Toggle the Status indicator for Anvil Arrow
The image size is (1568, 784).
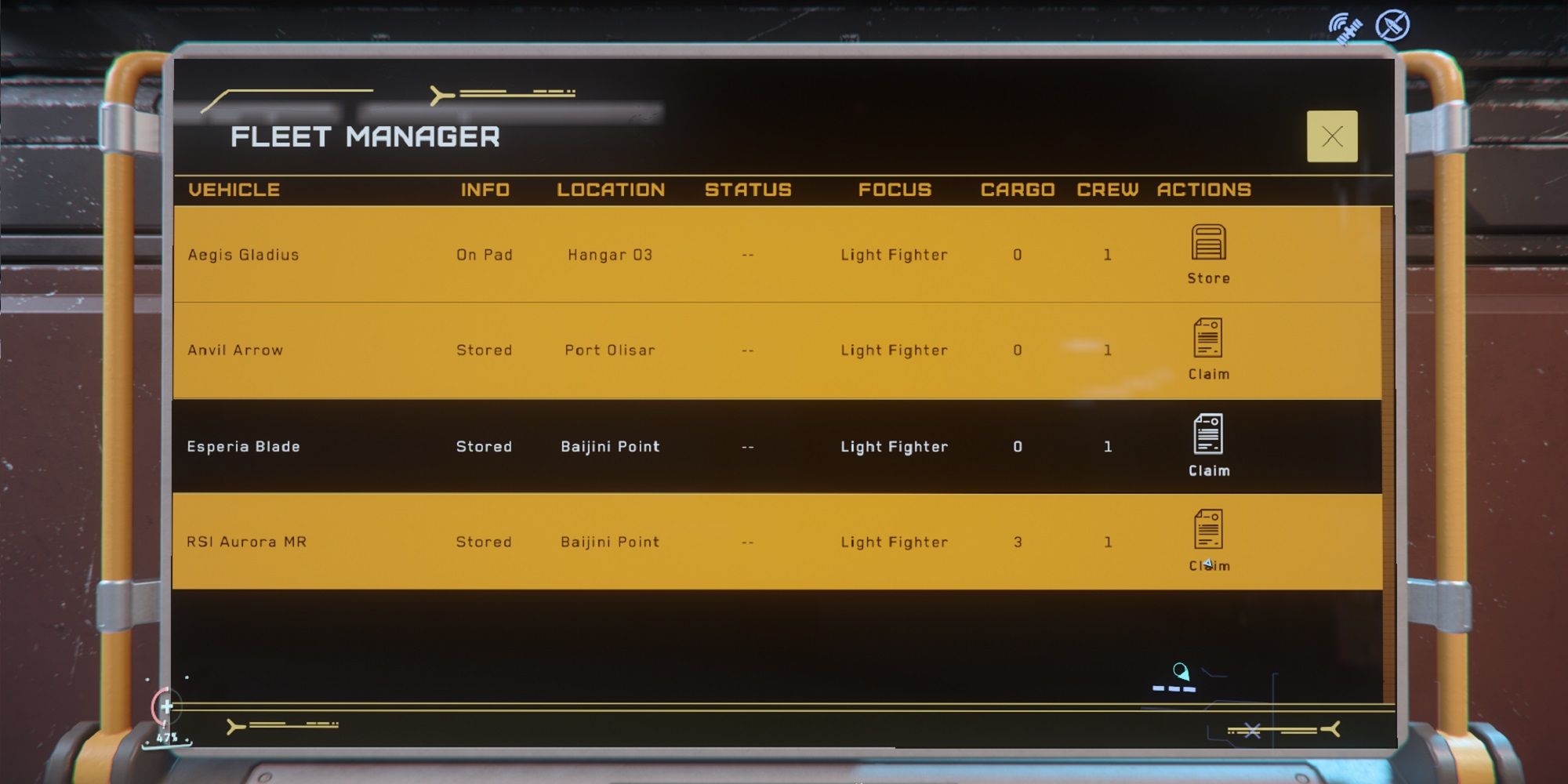(x=746, y=350)
